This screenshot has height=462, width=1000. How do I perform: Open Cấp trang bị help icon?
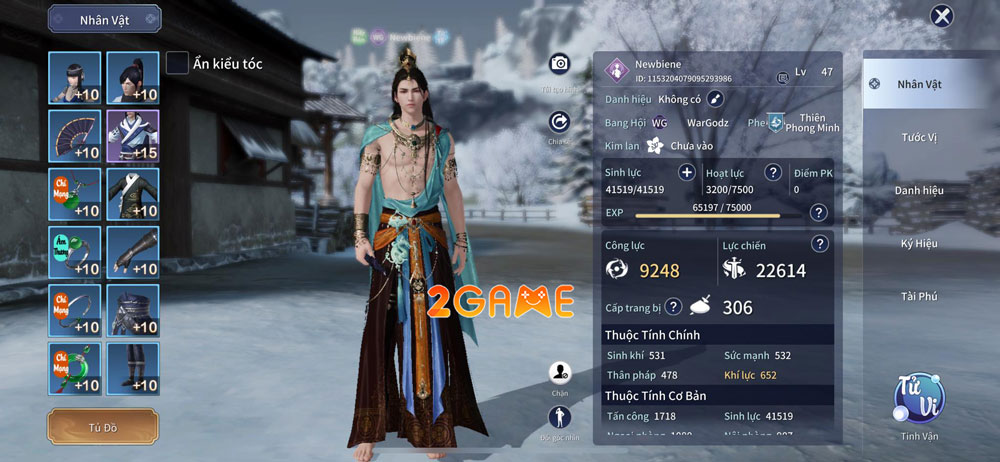pos(673,306)
